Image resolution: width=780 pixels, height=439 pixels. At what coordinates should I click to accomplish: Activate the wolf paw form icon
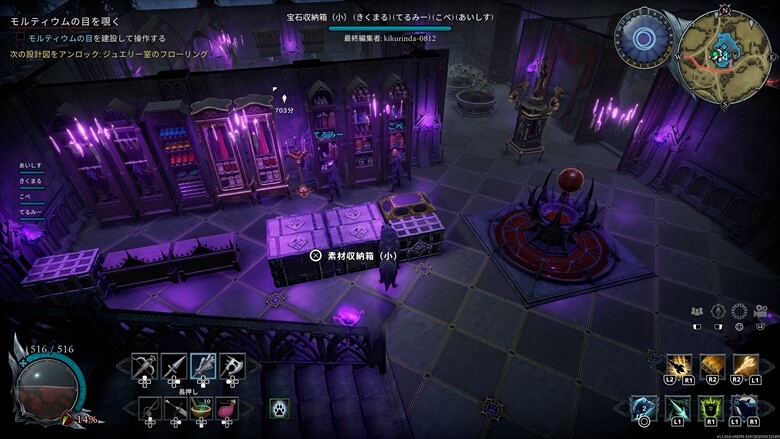(277, 407)
